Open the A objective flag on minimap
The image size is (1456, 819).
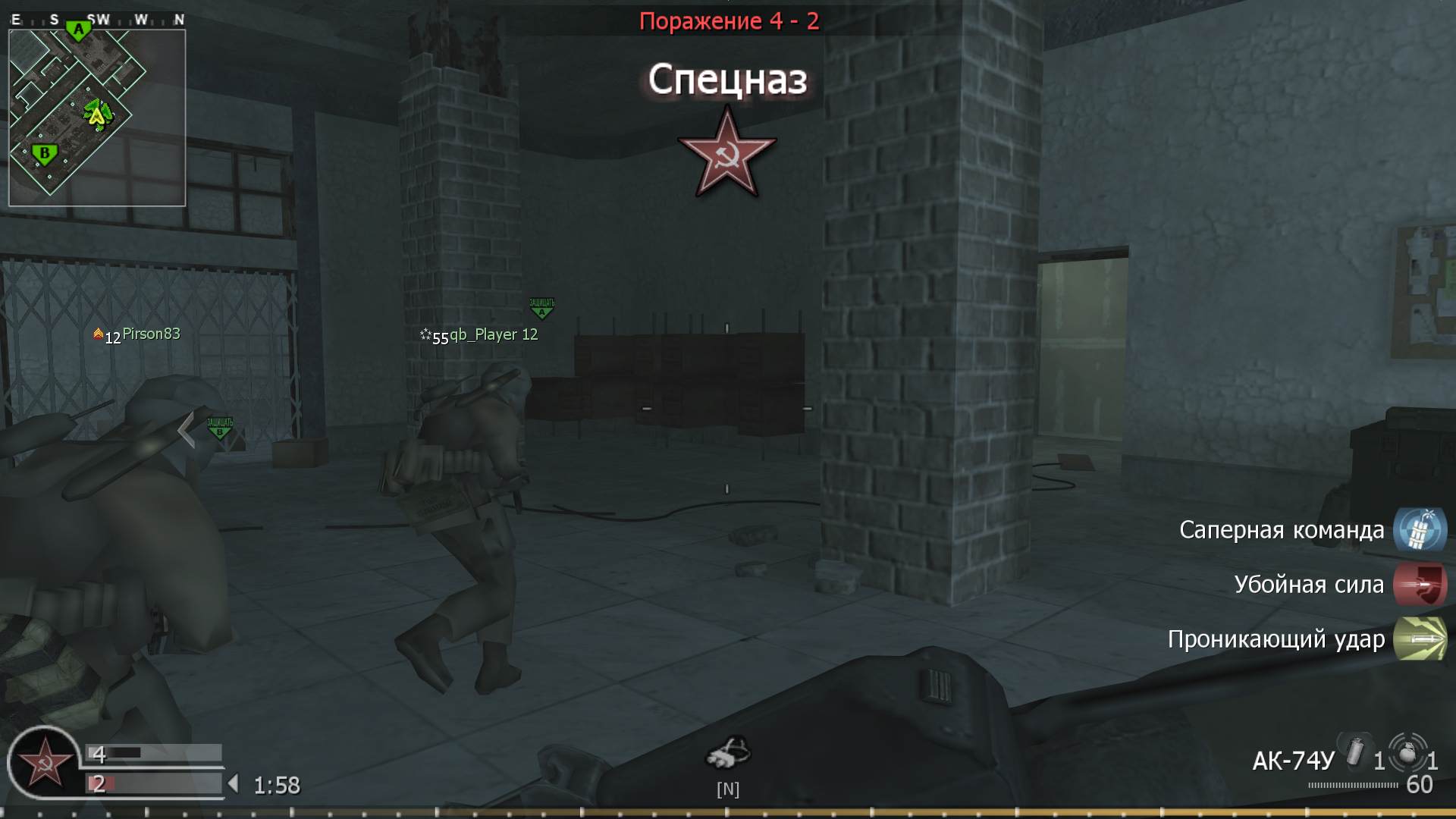[x=78, y=29]
